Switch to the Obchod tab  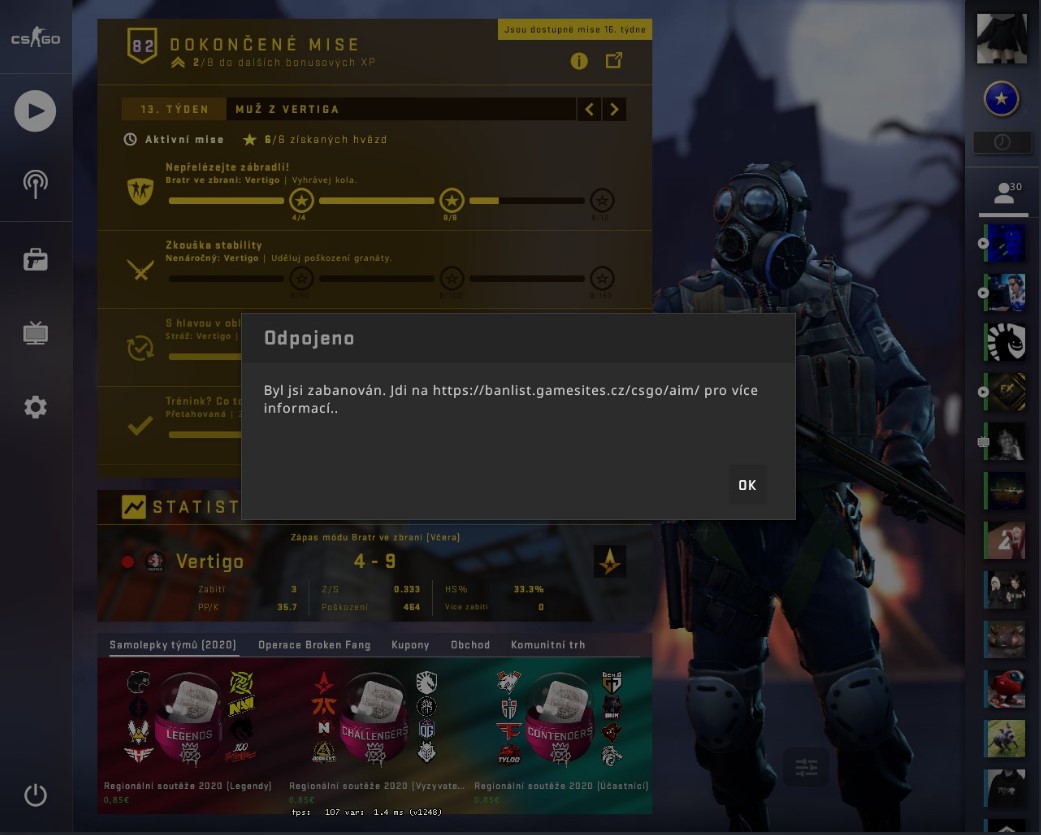point(470,645)
